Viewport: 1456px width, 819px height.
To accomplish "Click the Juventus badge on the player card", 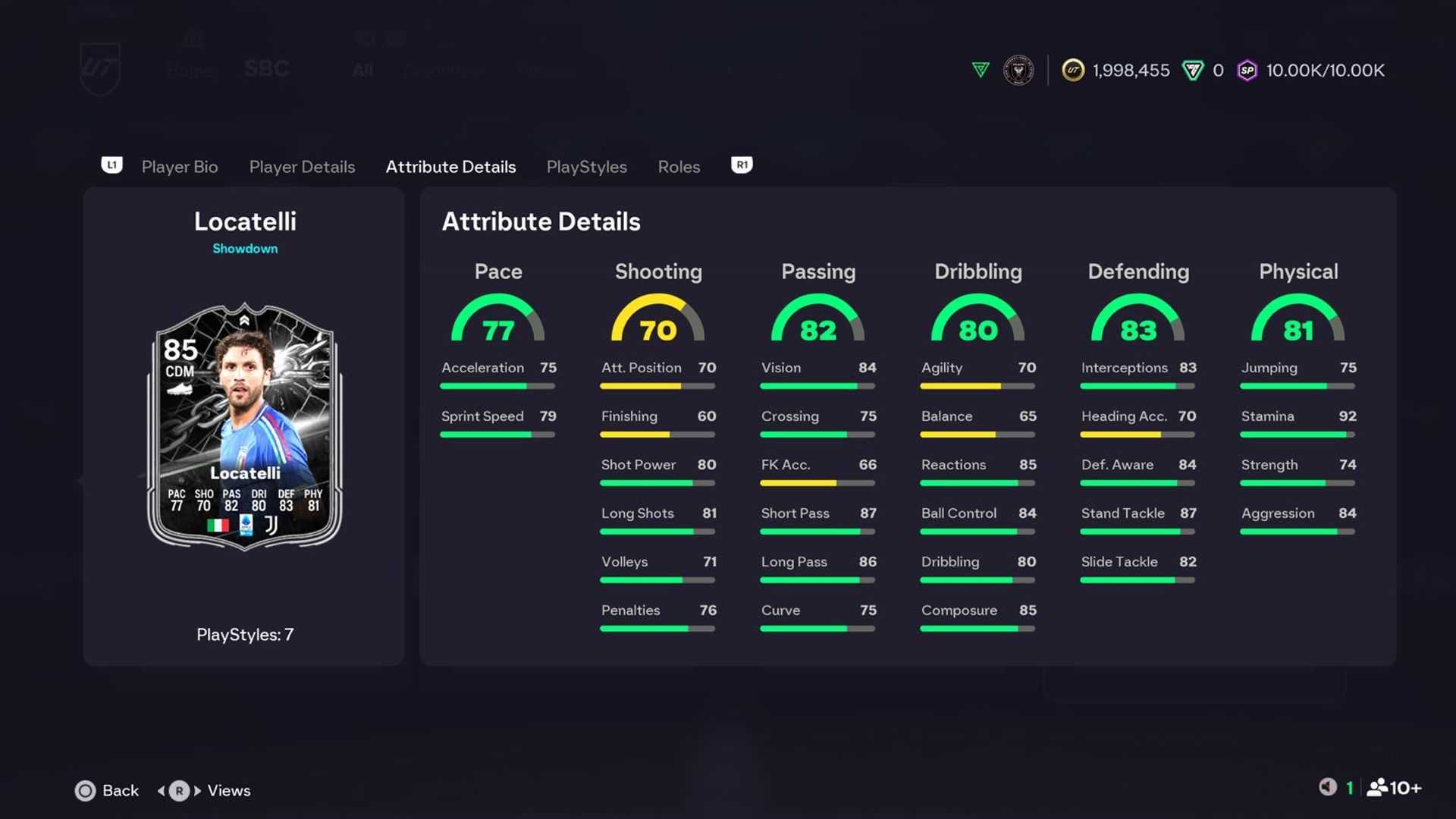I will 271,525.
